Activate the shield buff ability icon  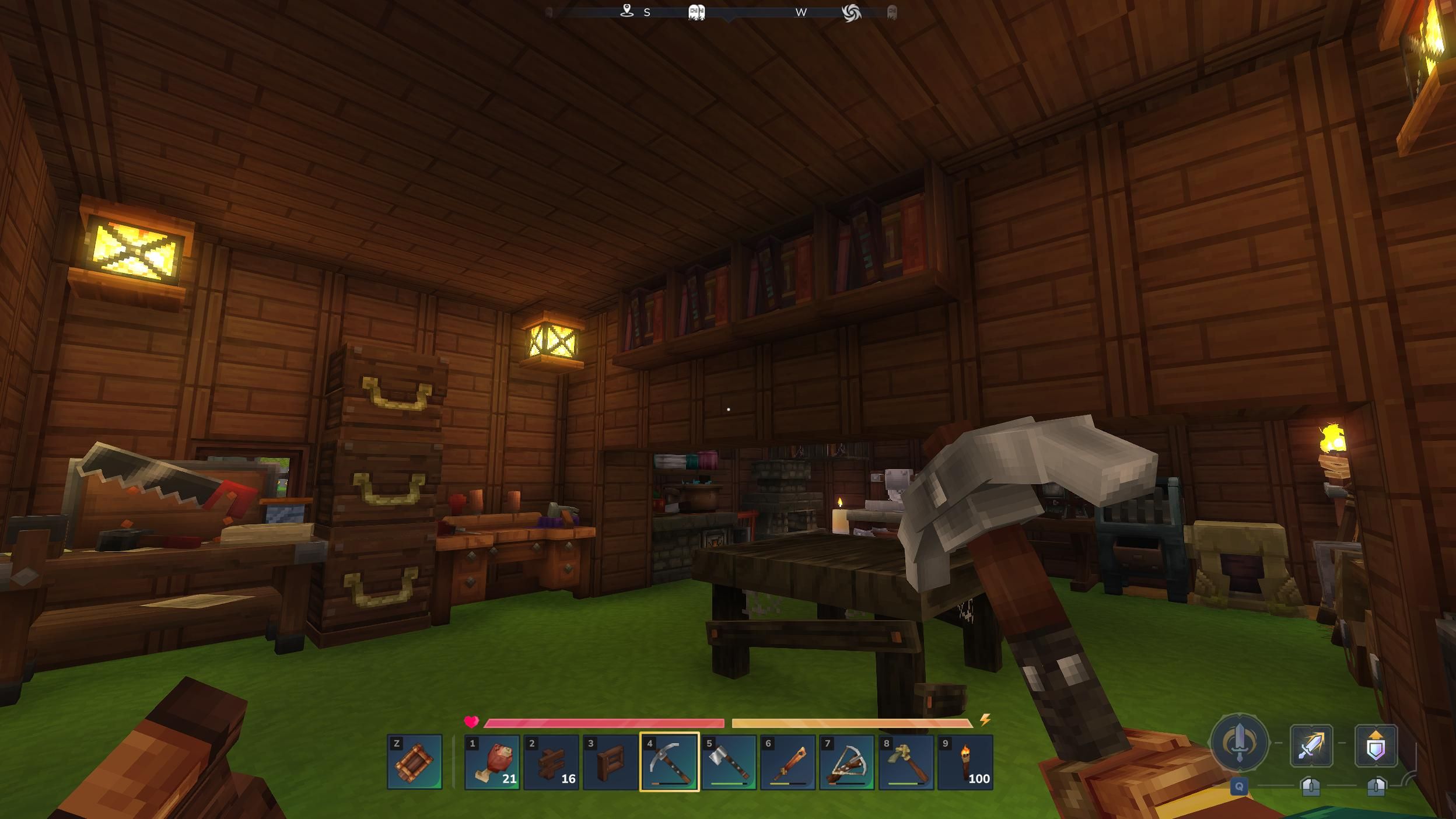tap(1375, 747)
